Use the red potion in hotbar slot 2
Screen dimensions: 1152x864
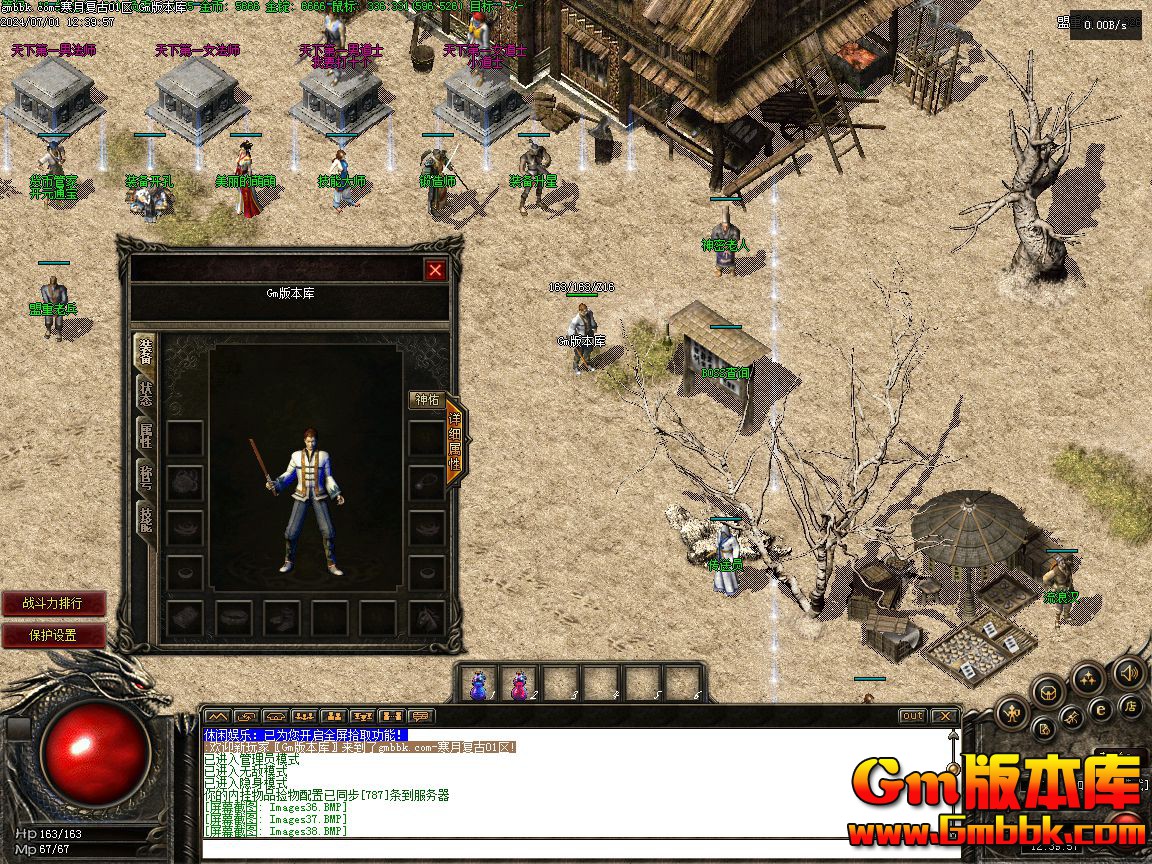tap(521, 684)
